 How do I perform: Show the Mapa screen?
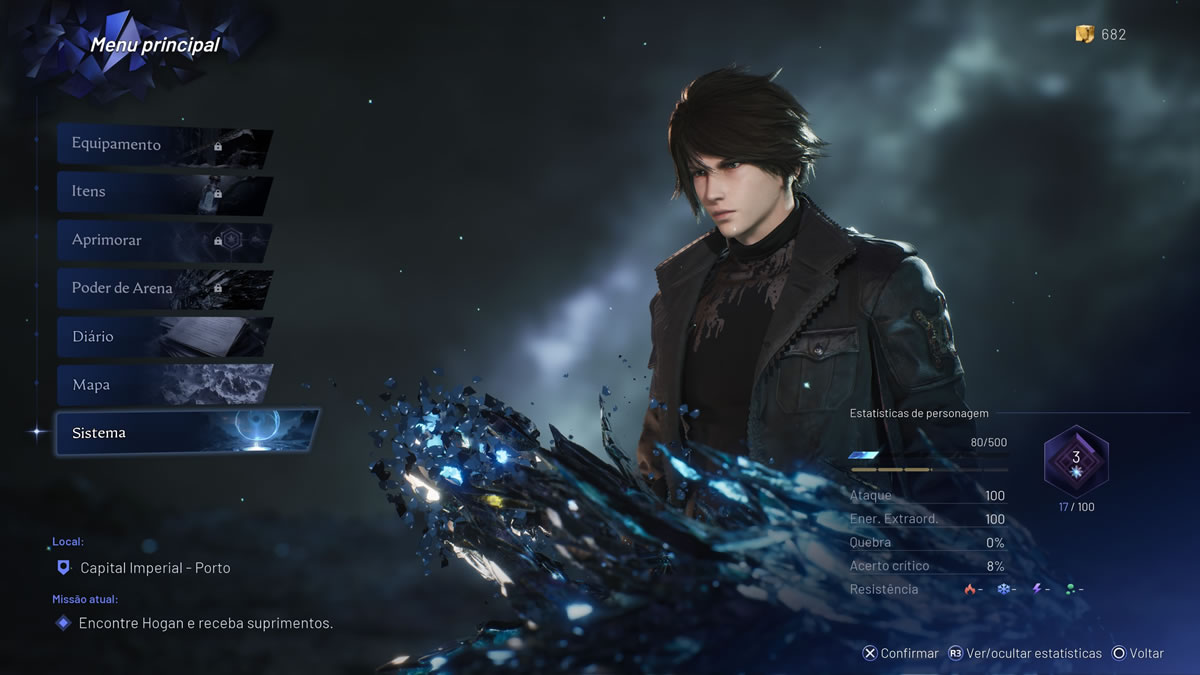[x=163, y=385]
